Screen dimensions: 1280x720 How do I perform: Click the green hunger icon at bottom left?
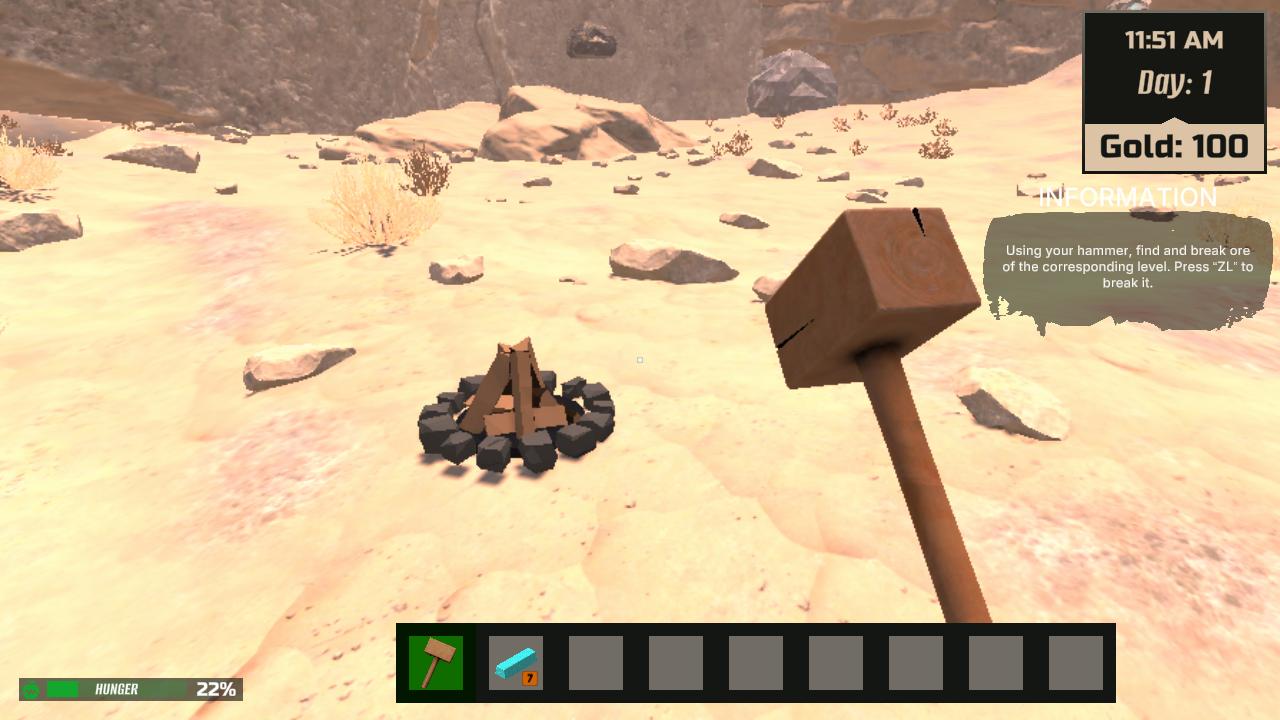click(x=33, y=690)
